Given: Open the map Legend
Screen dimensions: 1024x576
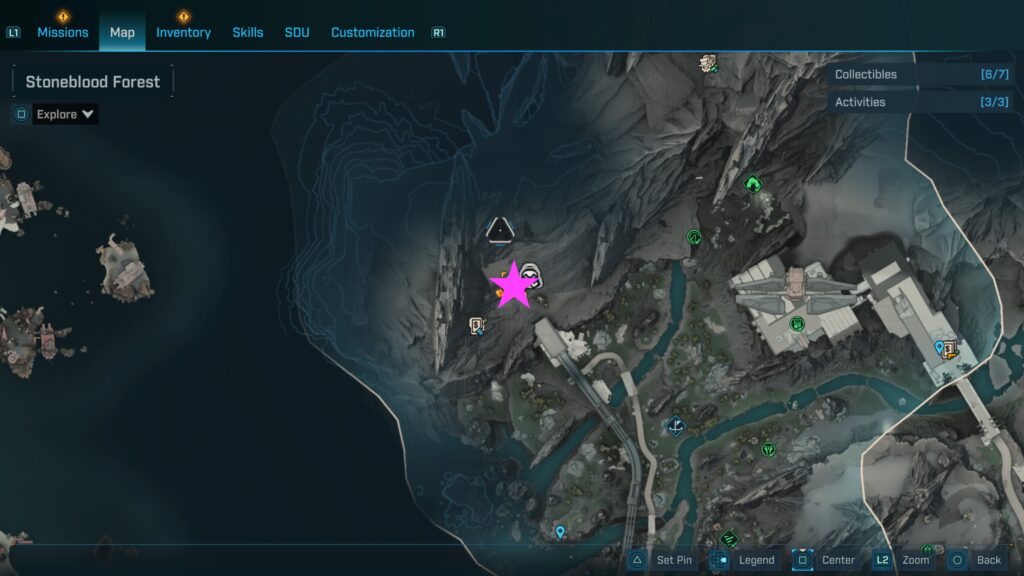Looking at the screenshot, I should [x=744, y=560].
